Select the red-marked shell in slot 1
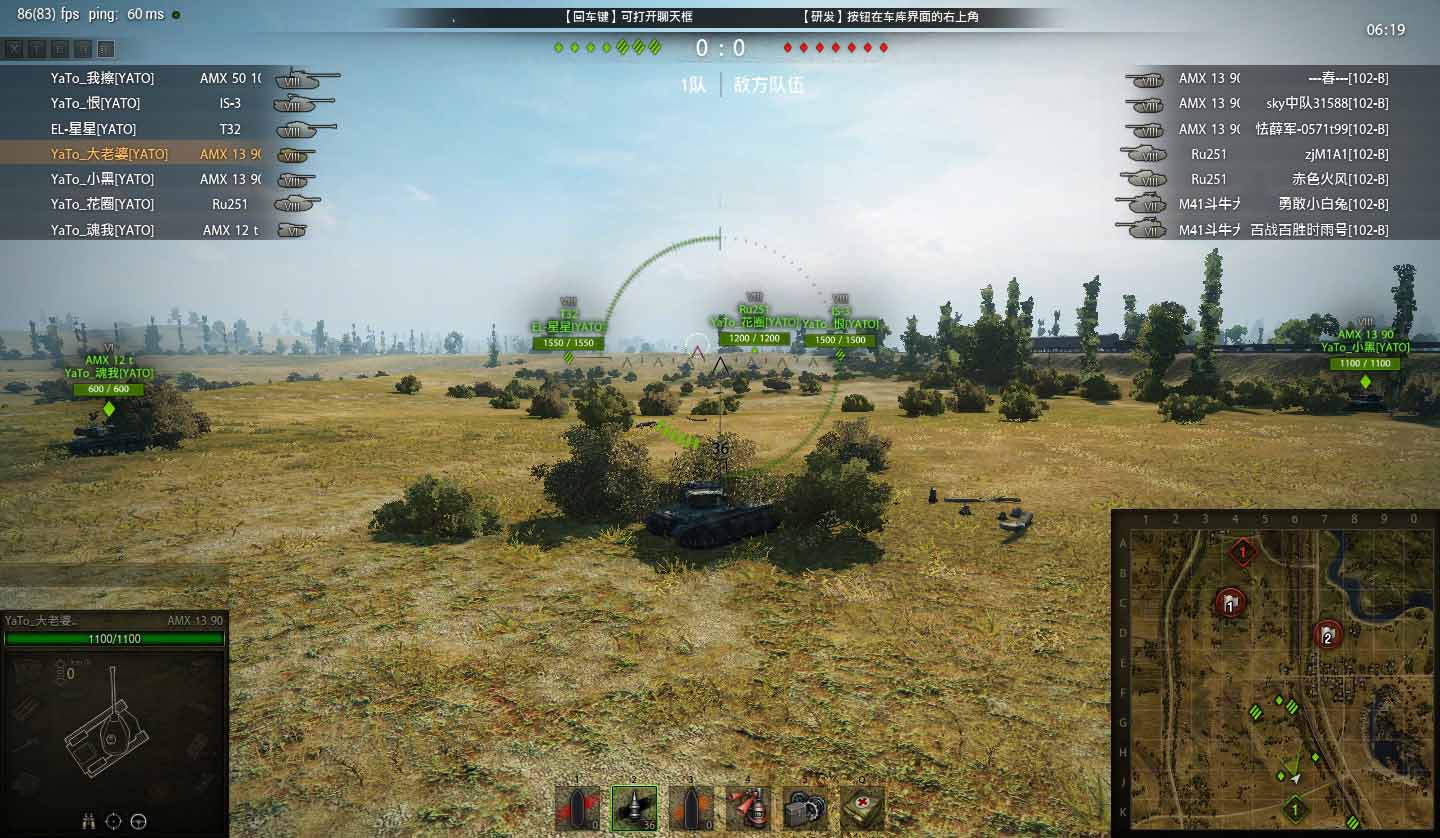Screen dimensions: 1440x838 [578, 808]
